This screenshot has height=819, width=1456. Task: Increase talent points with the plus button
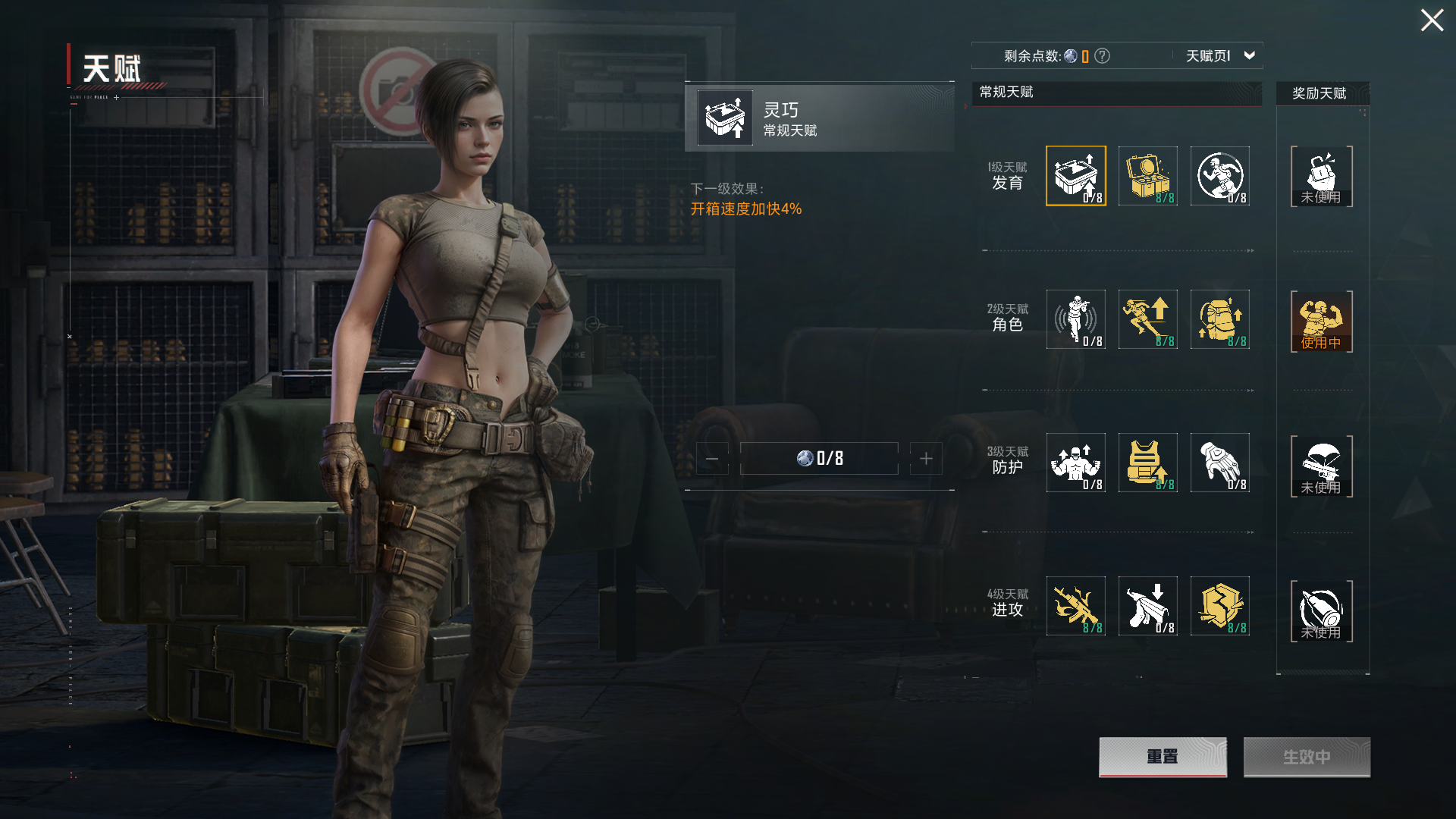point(926,459)
